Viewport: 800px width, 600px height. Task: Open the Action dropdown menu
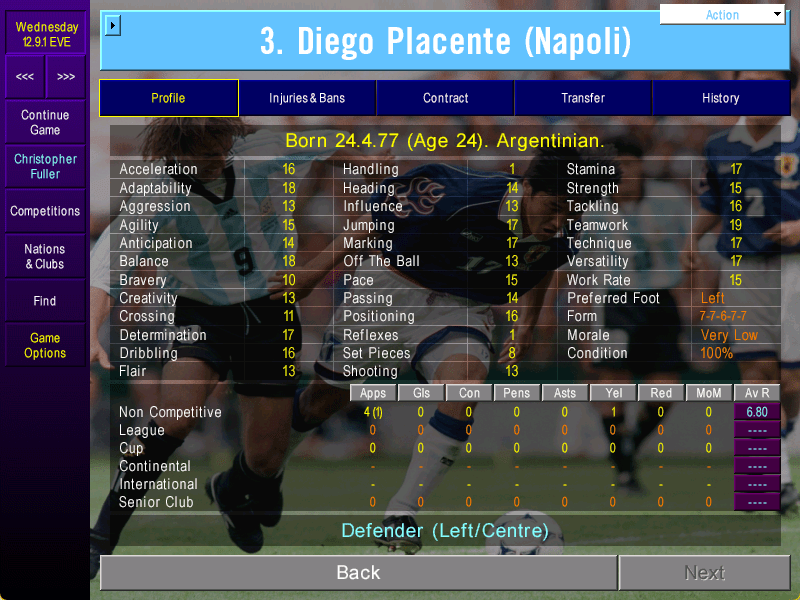pos(723,15)
